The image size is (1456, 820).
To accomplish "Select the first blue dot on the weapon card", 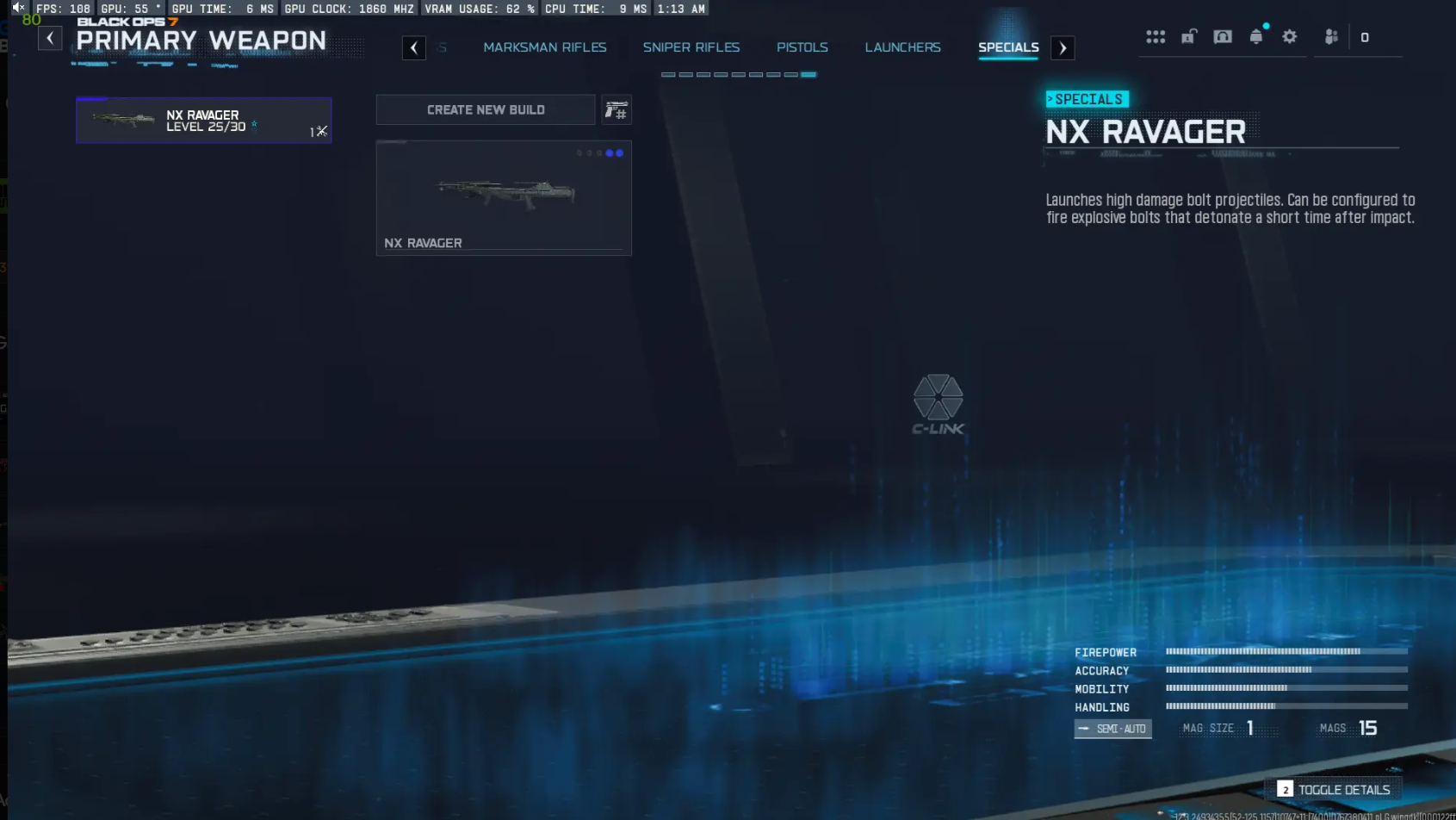I will (609, 153).
